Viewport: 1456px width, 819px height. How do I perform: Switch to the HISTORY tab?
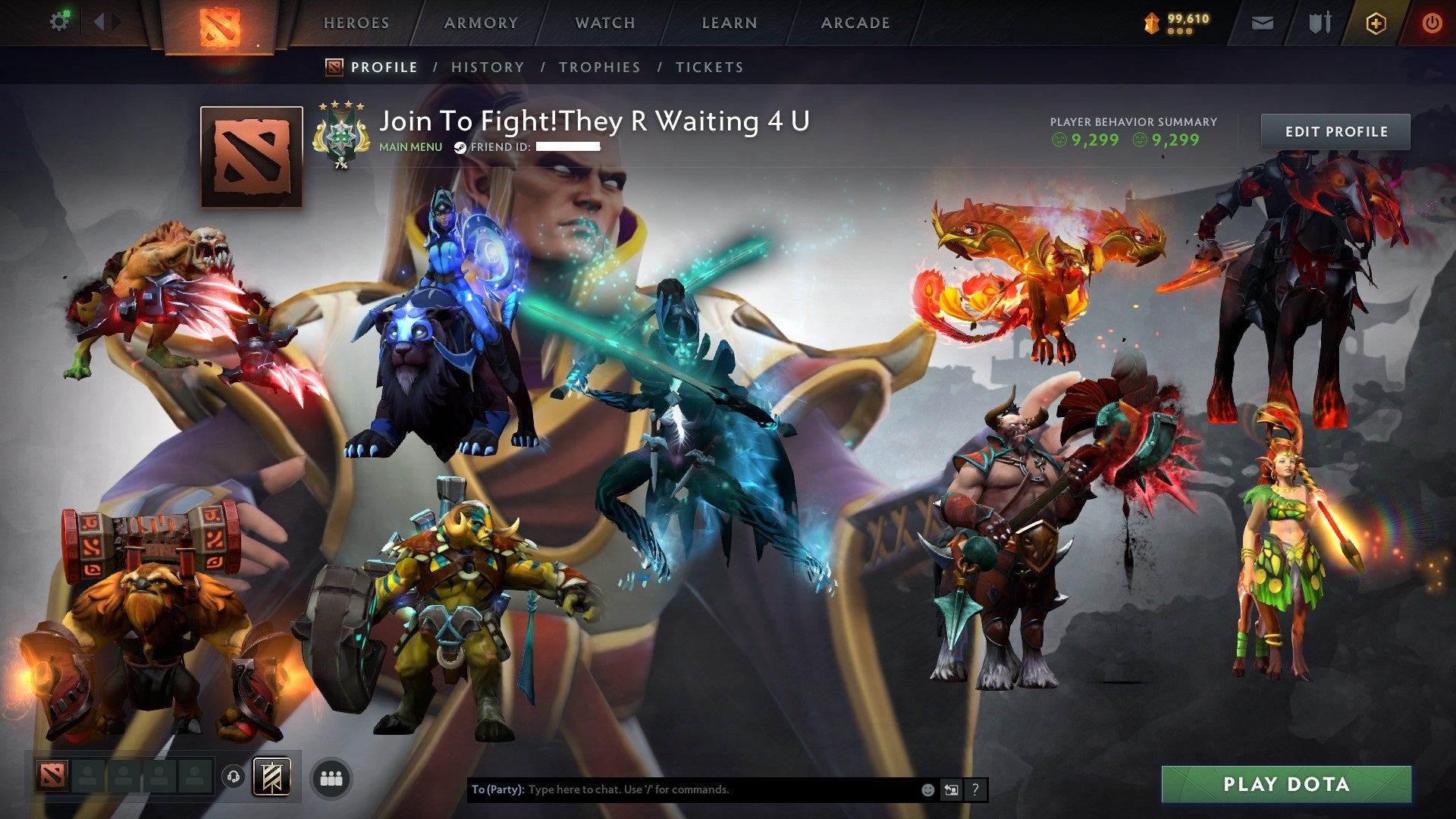487,67
